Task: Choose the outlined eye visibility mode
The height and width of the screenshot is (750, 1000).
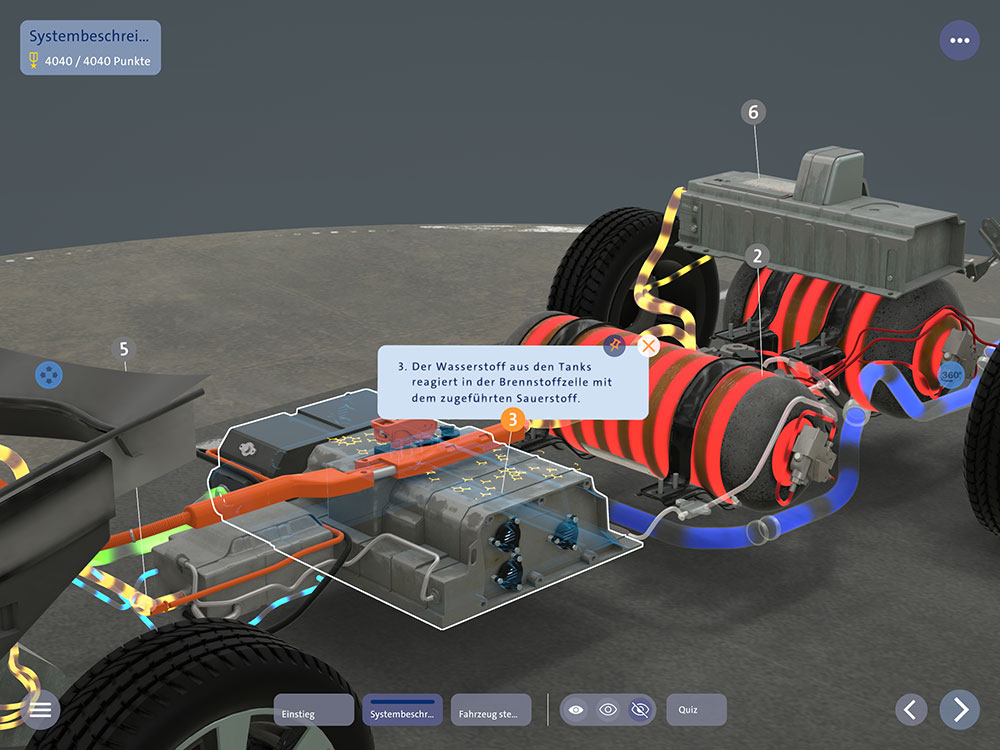Action: tap(608, 710)
